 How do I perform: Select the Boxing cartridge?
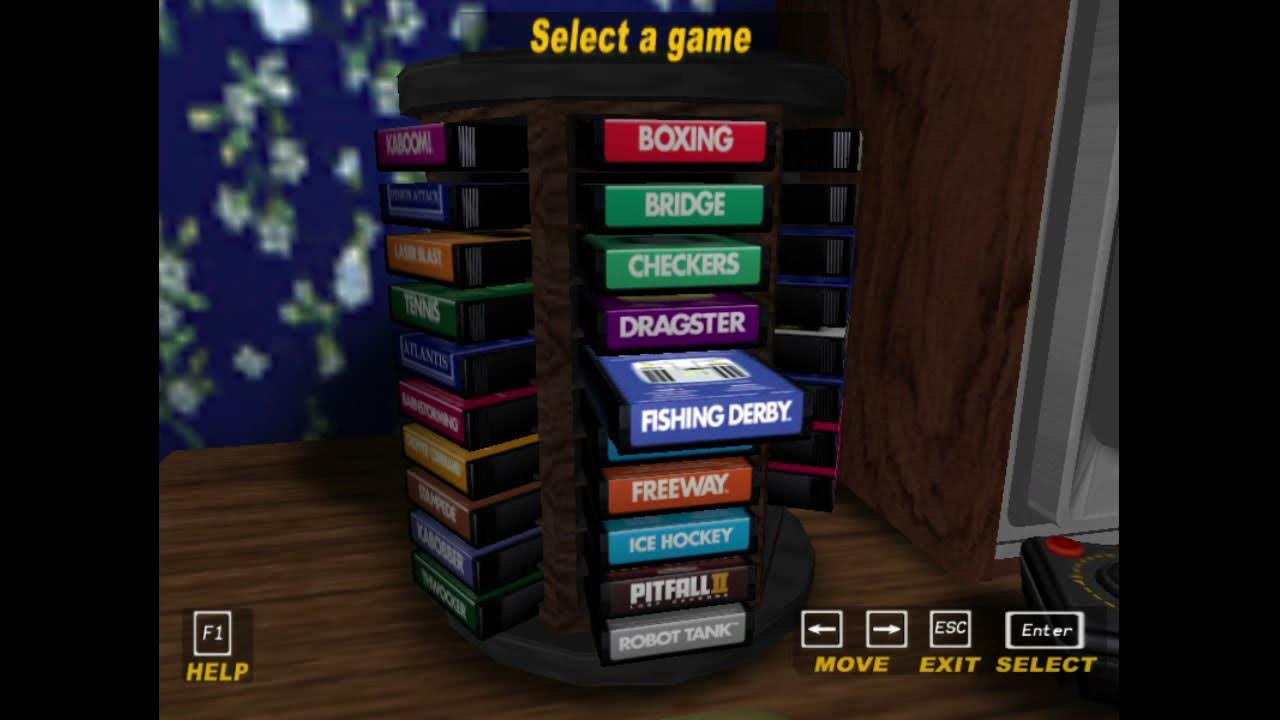pos(684,139)
